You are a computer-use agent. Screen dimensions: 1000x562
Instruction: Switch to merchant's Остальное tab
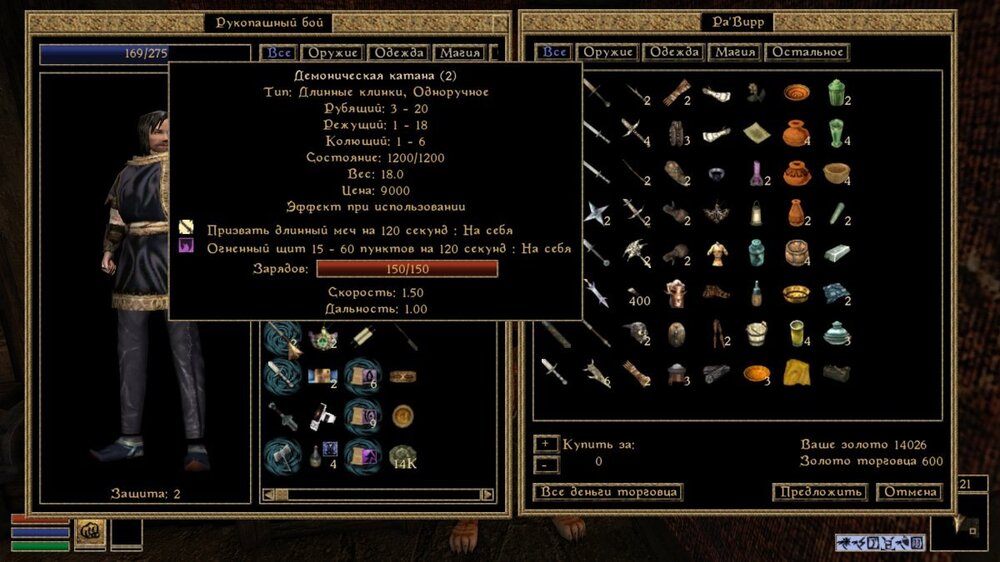point(806,52)
